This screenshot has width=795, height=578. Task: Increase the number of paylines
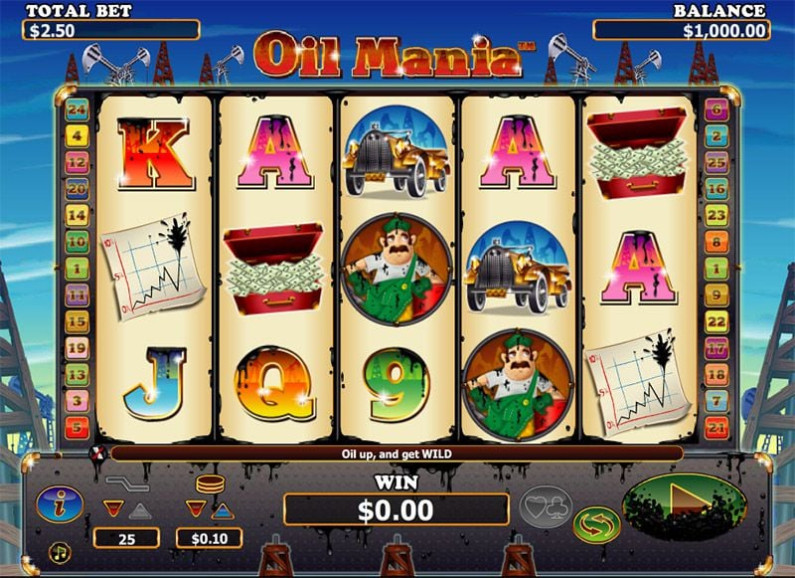click(141, 510)
